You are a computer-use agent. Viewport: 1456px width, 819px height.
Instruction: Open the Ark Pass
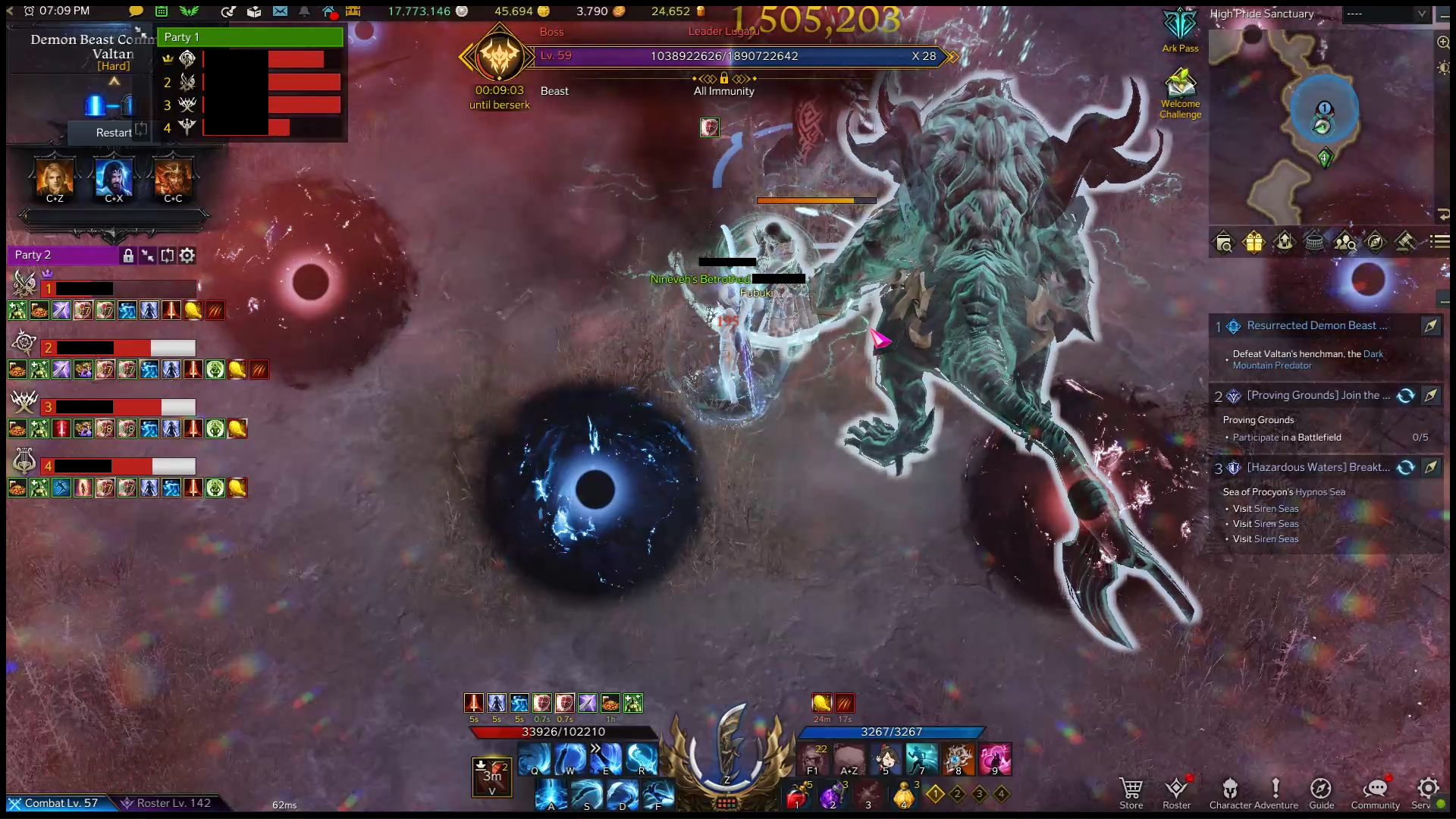point(1180,30)
